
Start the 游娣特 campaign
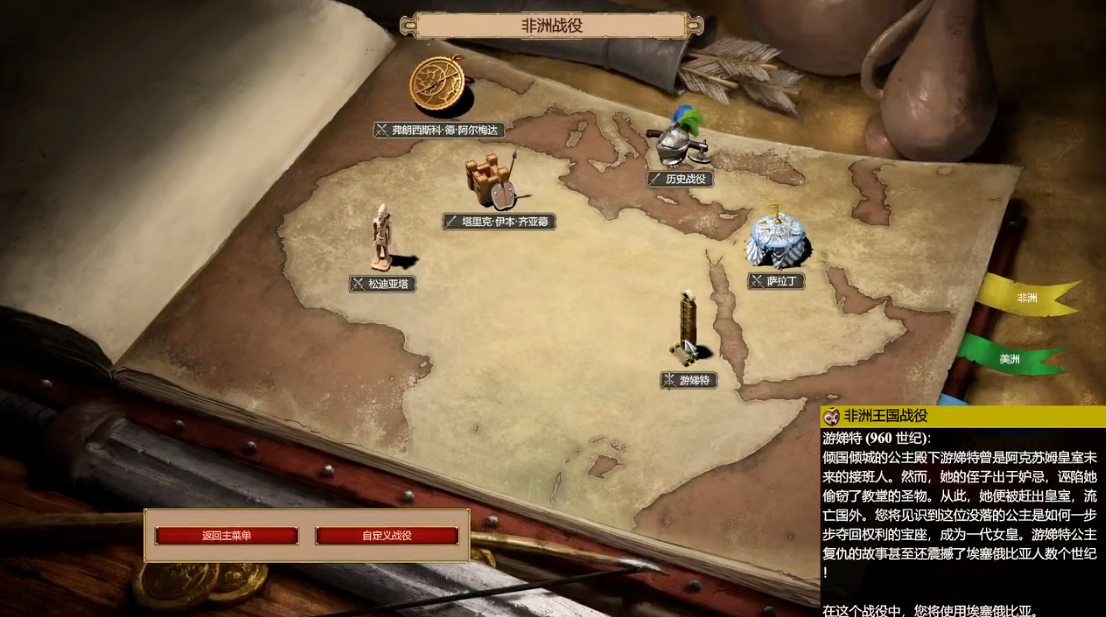(x=689, y=380)
